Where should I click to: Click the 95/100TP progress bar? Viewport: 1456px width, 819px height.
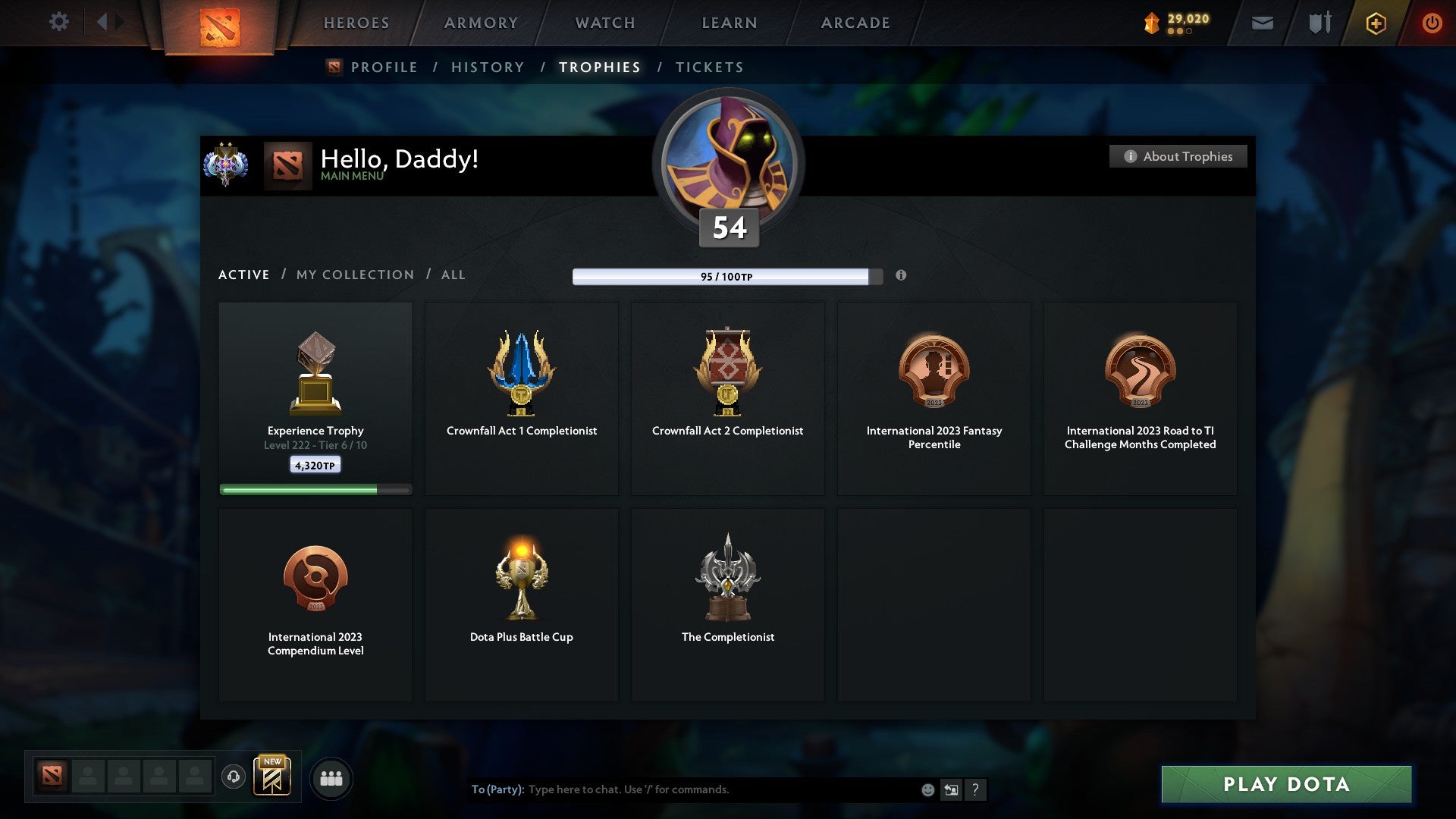click(722, 277)
